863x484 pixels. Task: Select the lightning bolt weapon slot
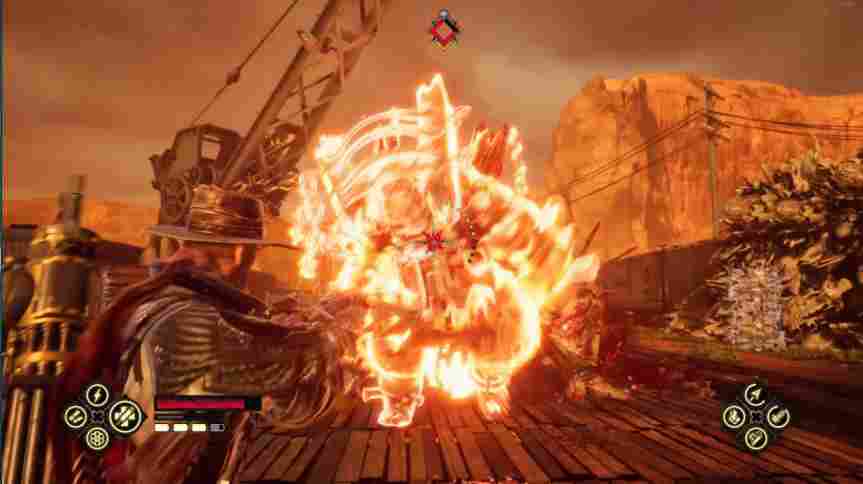[x=98, y=394]
